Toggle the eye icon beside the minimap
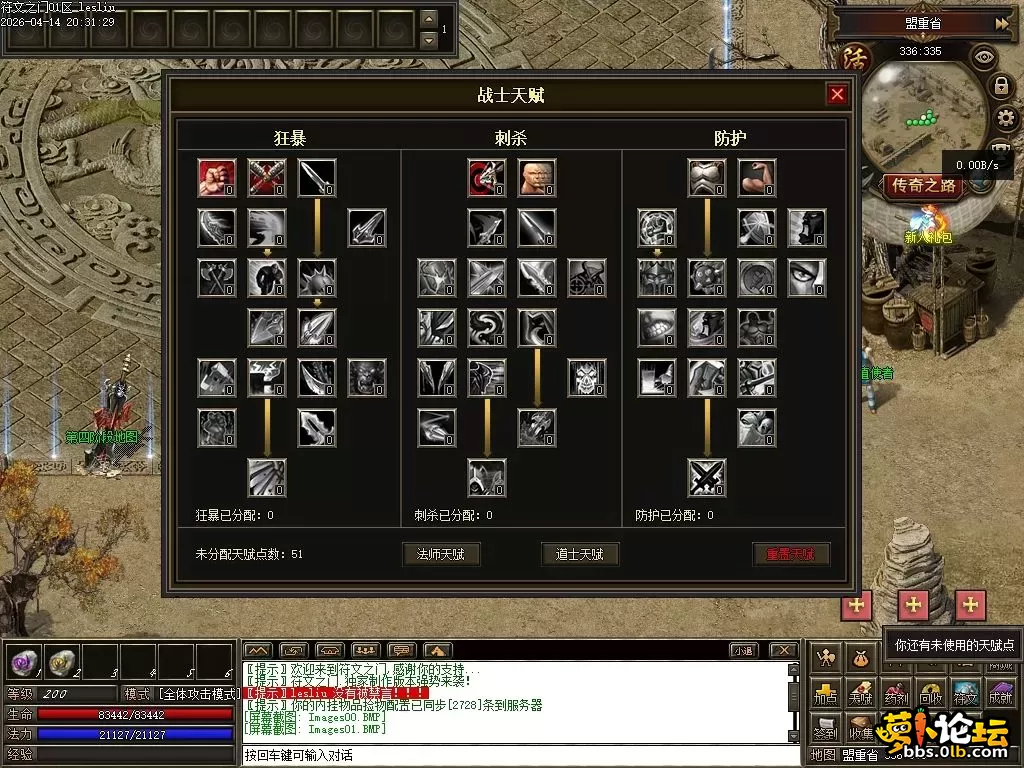The width and height of the screenshot is (1024, 768). coord(984,57)
